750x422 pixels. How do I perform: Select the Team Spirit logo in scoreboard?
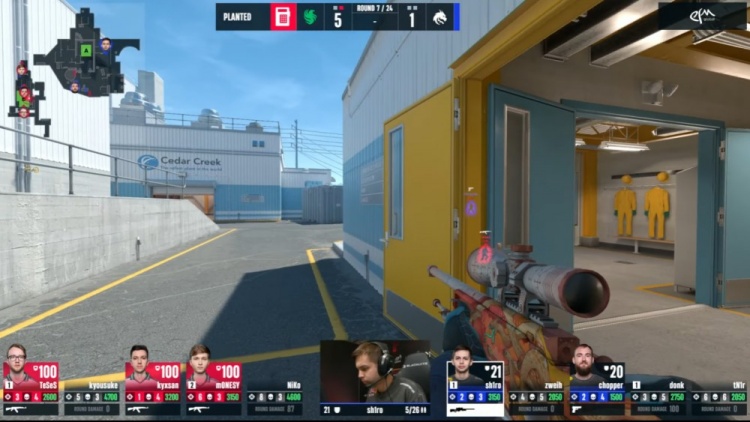441,17
